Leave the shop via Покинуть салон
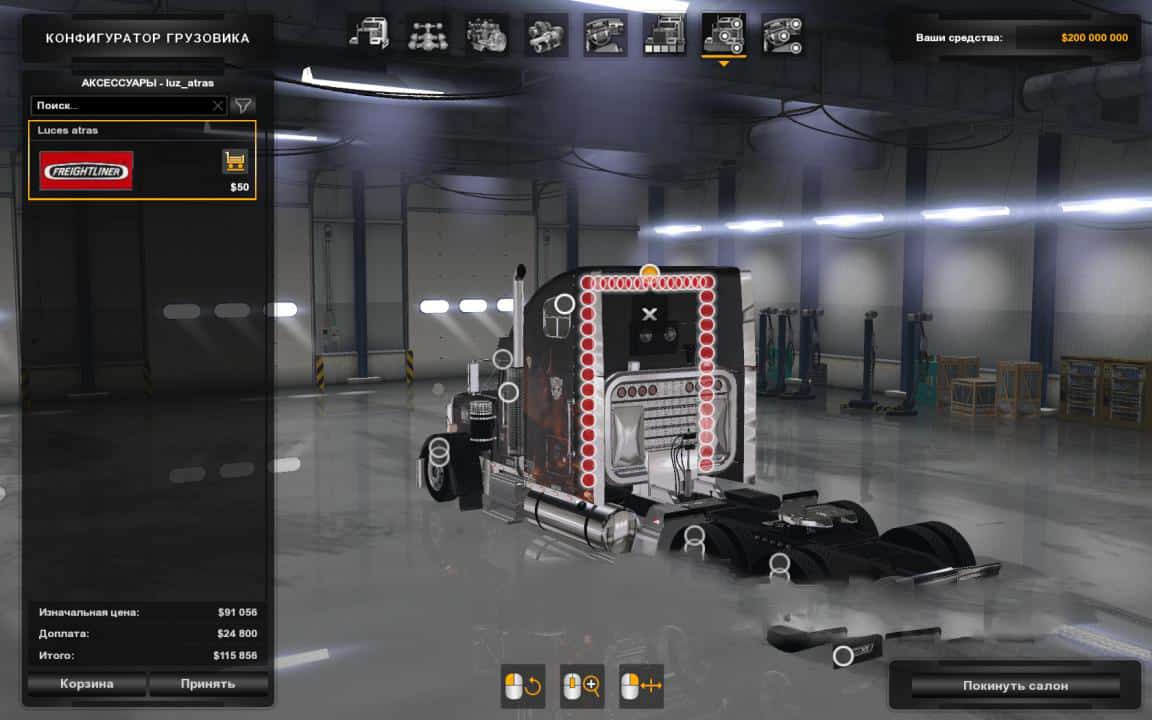The image size is (1152, 720). (1015, 685)
